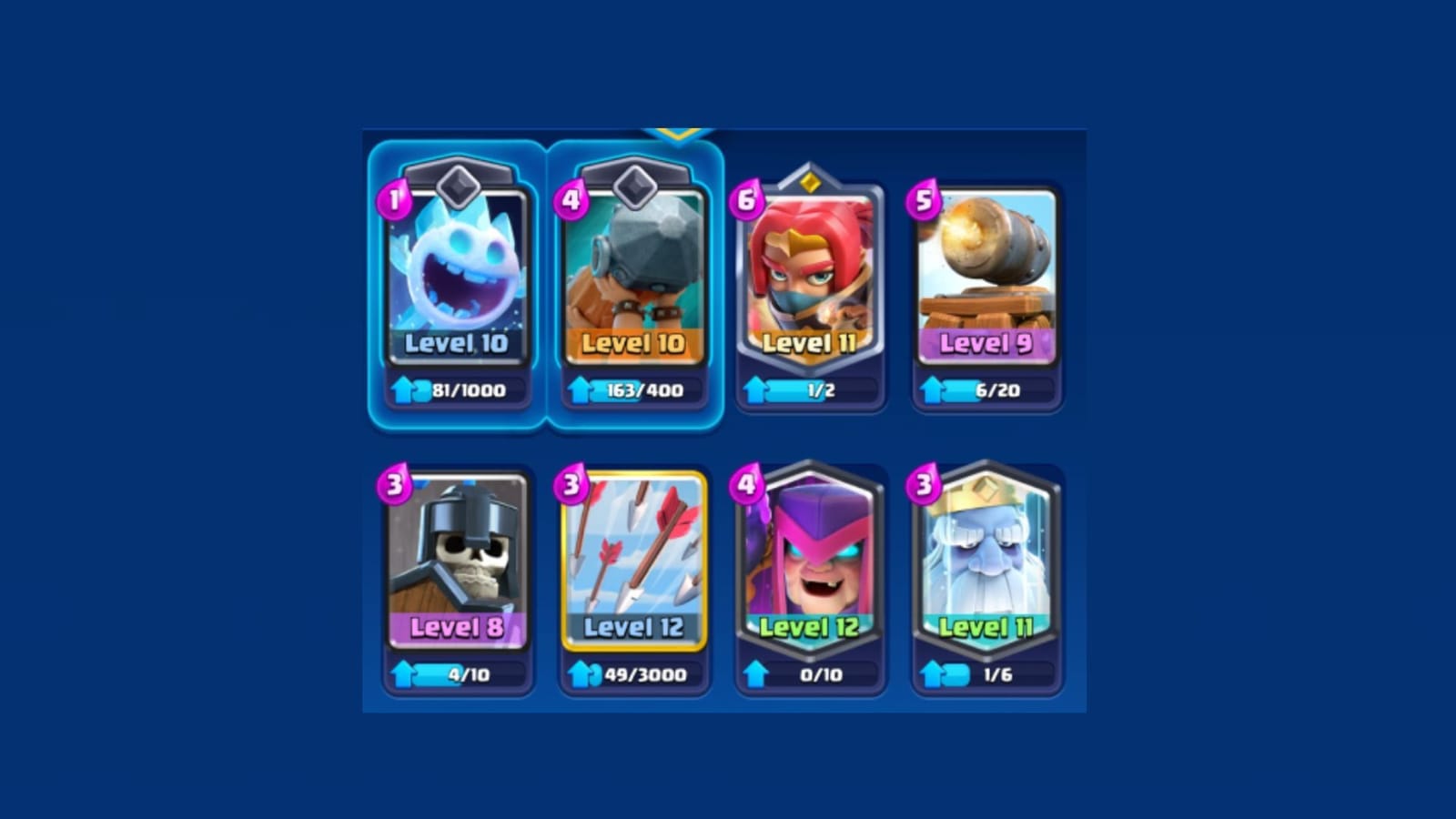The width and height of the screenshot is (1456, 819).
Task: Click the 1/2 progress bar under Boss Bandit
Action: tap(817, 387)
